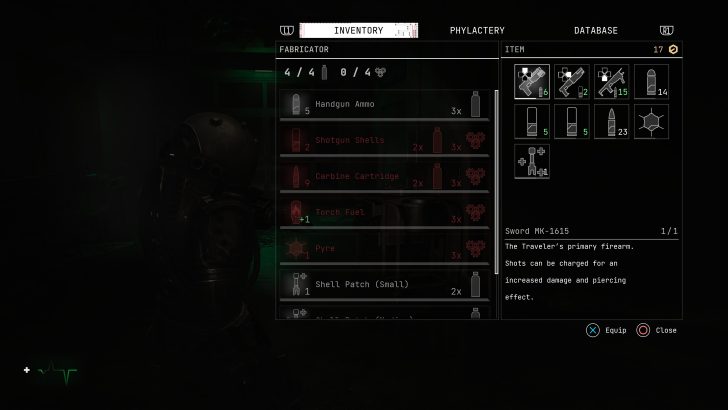The image size is (728, 410).
Task: Select the carbine rifle weapon slot
Action: click(x=612, y=81)
